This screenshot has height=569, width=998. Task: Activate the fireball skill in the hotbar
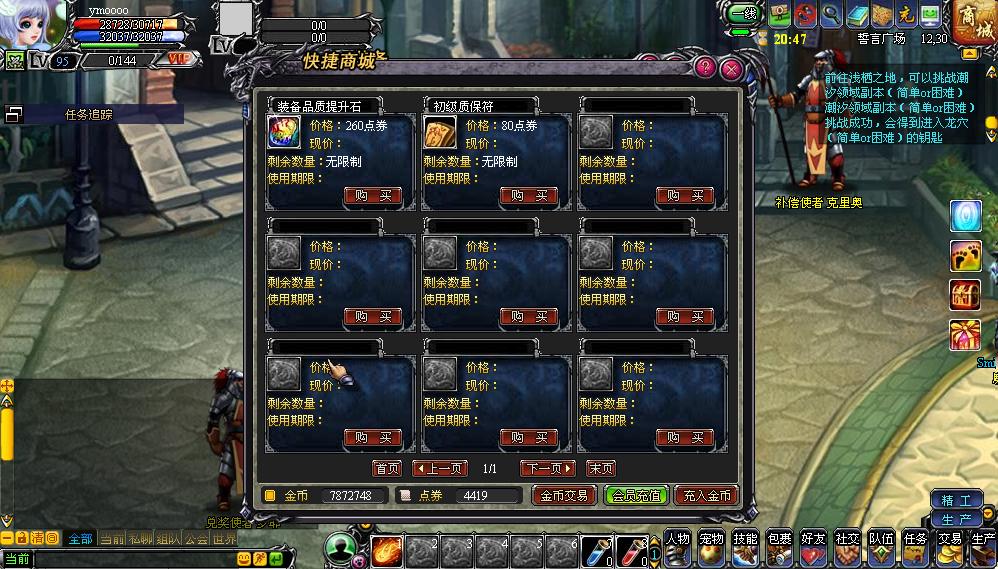tap(387, 551)
